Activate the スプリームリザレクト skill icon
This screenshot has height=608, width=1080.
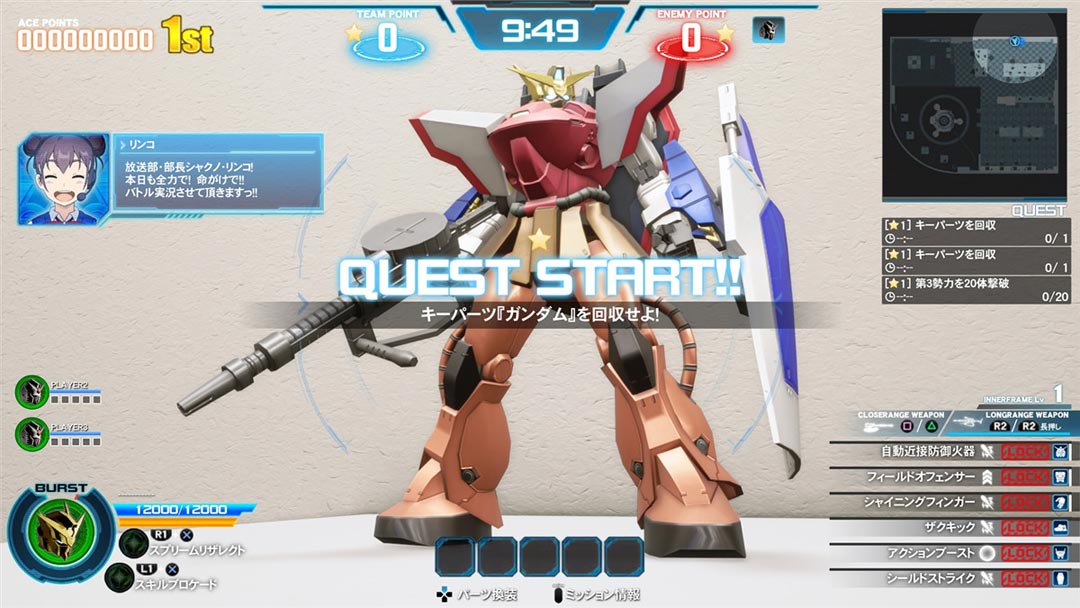[133, 542]
